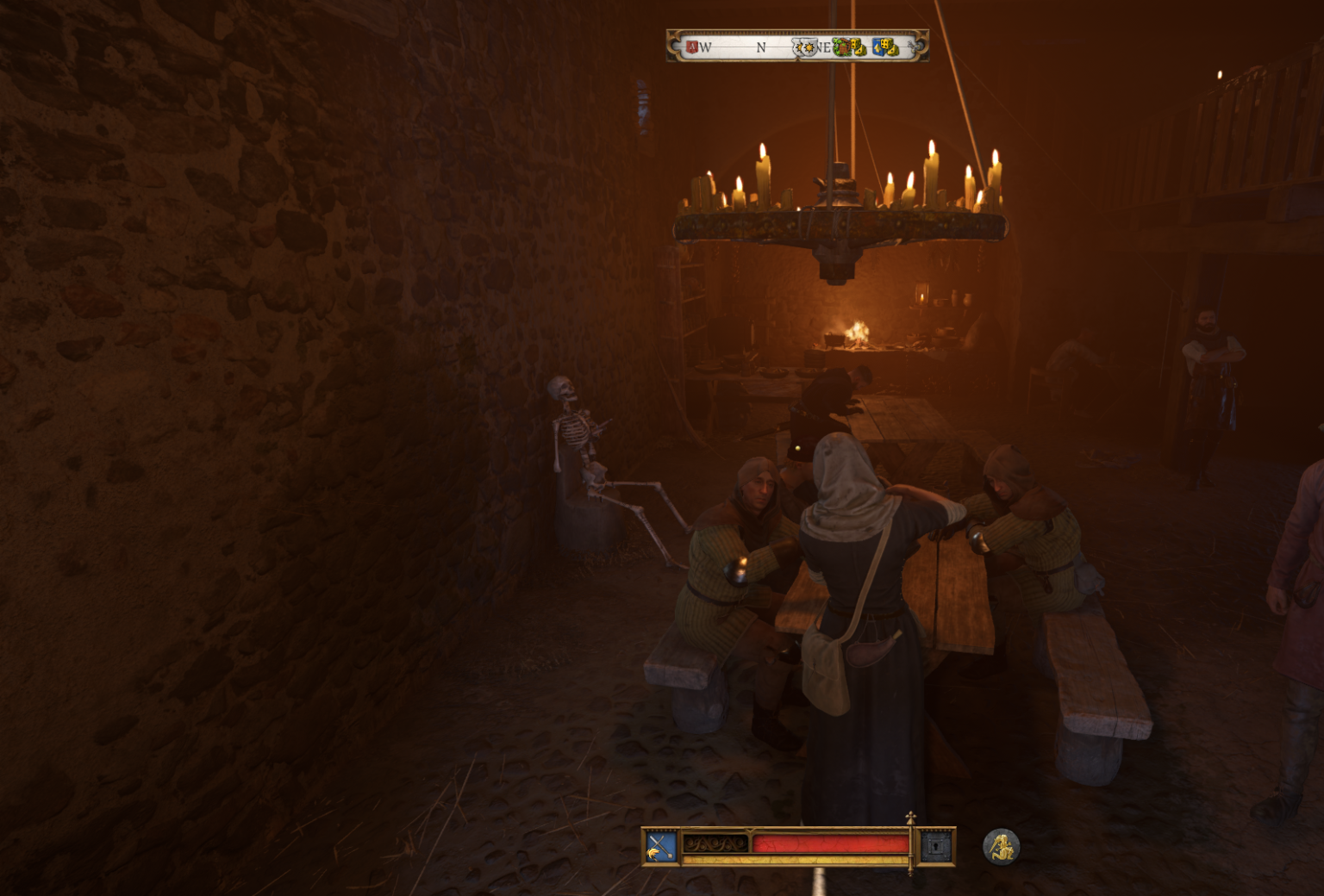Click the blue die with arrow compass marker

tap(877, 49)
